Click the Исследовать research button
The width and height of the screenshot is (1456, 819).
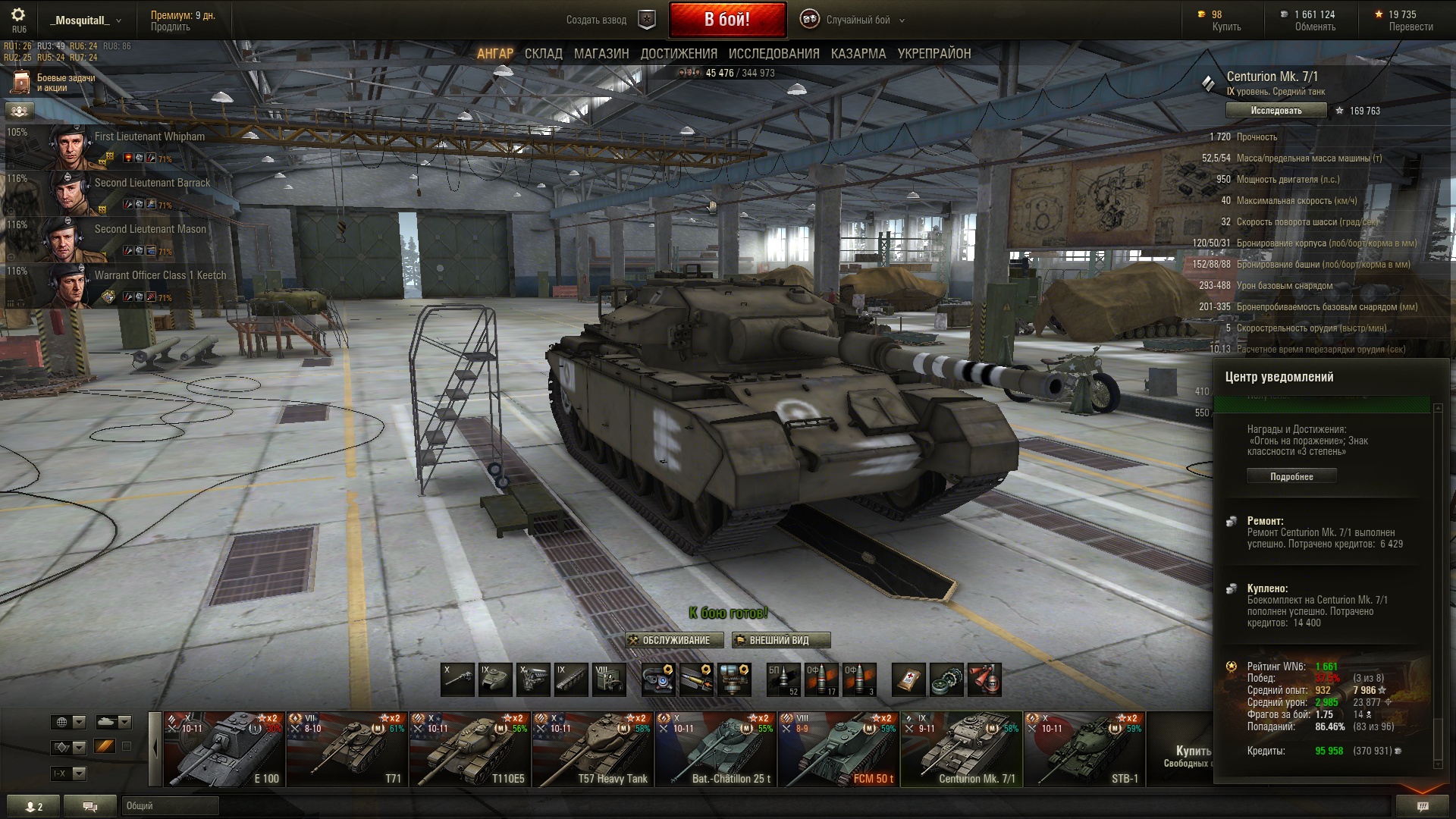pyautogui.click(x=1276, y=111)
